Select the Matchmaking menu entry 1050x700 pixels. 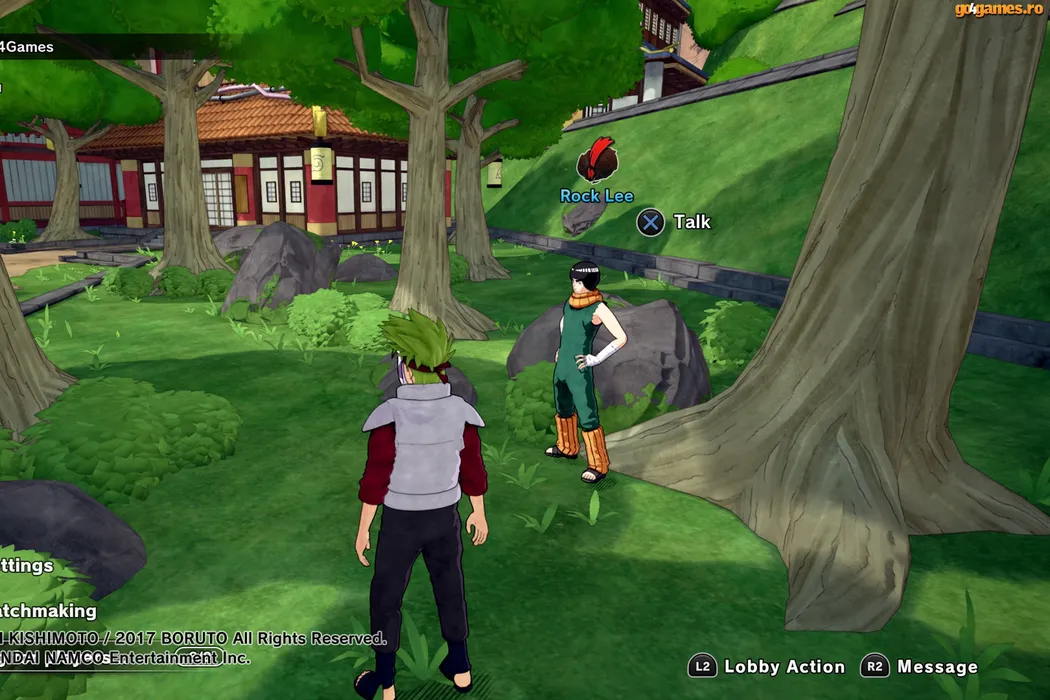47,611
